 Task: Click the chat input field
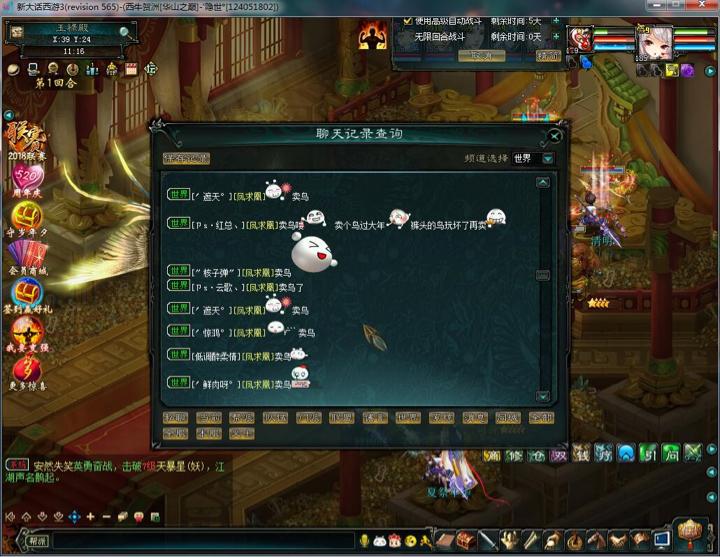(x=200, y=541)
